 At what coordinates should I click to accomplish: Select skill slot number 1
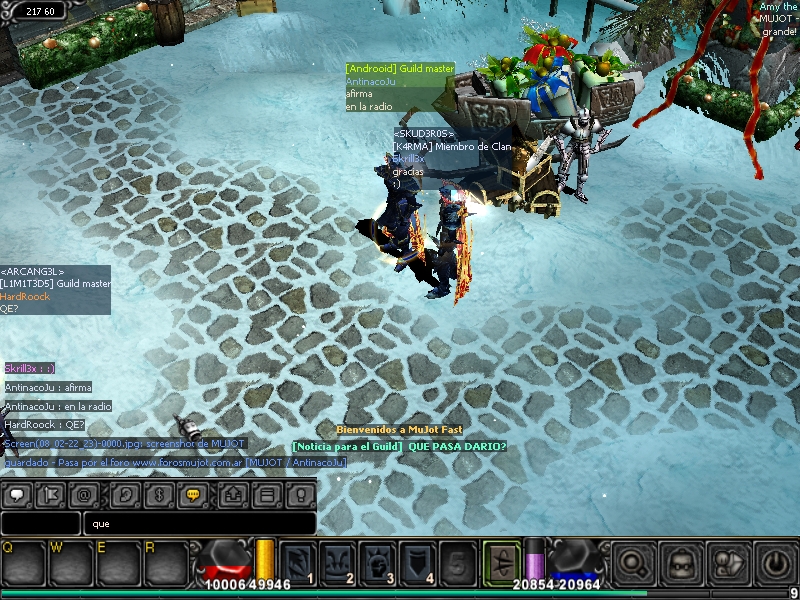(299, 562)
